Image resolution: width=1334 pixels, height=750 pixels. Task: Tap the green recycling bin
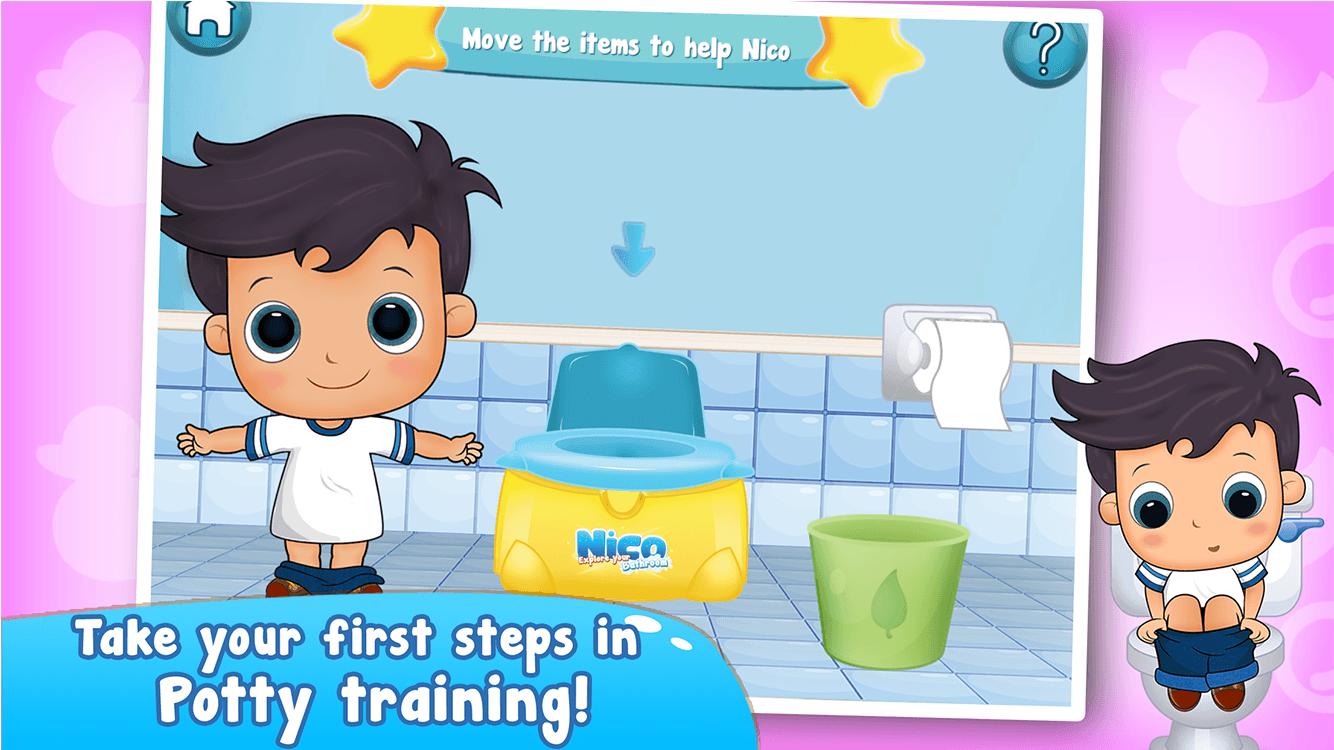pos(885,595)
